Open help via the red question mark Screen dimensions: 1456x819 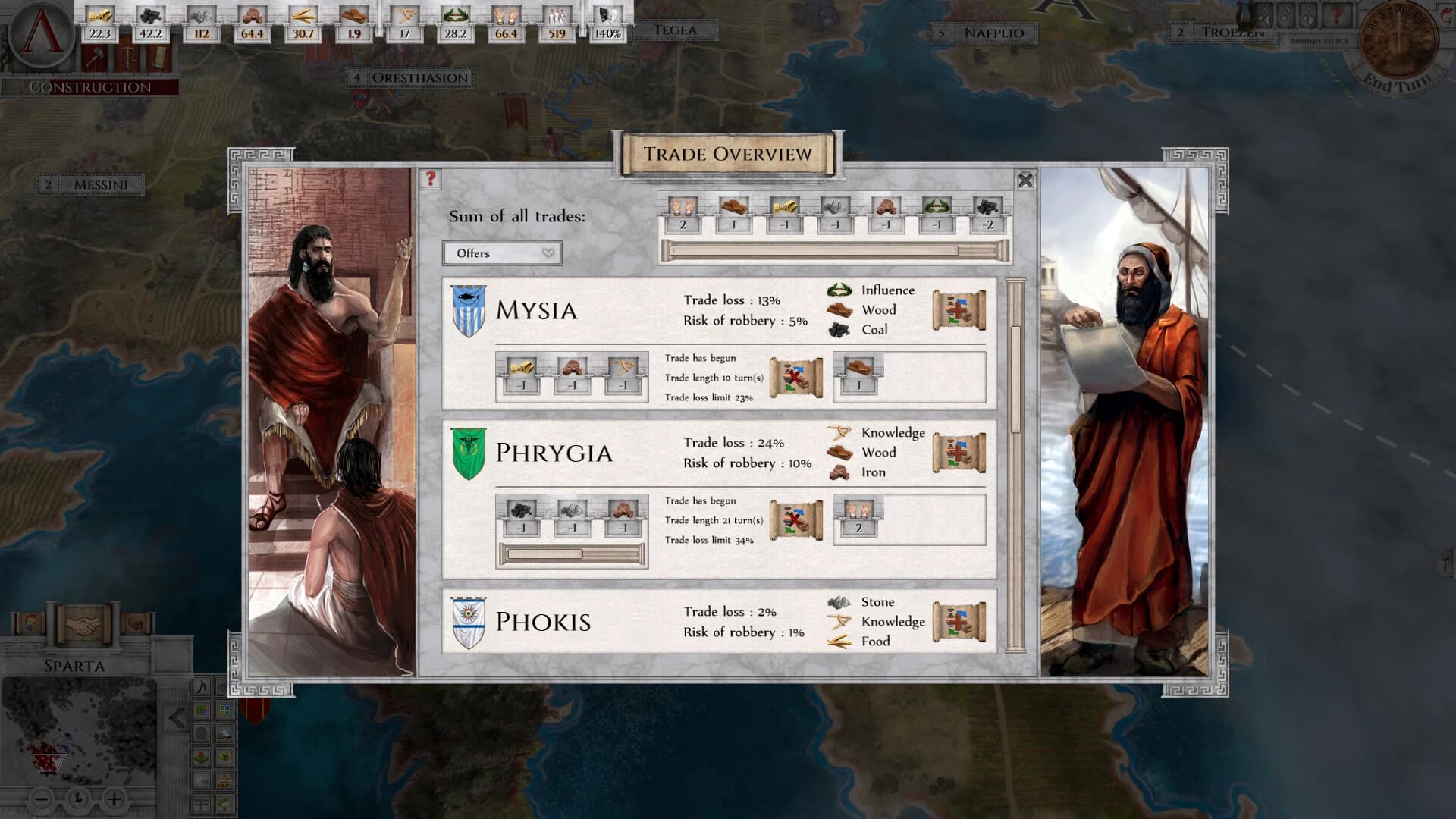[431, 180]
